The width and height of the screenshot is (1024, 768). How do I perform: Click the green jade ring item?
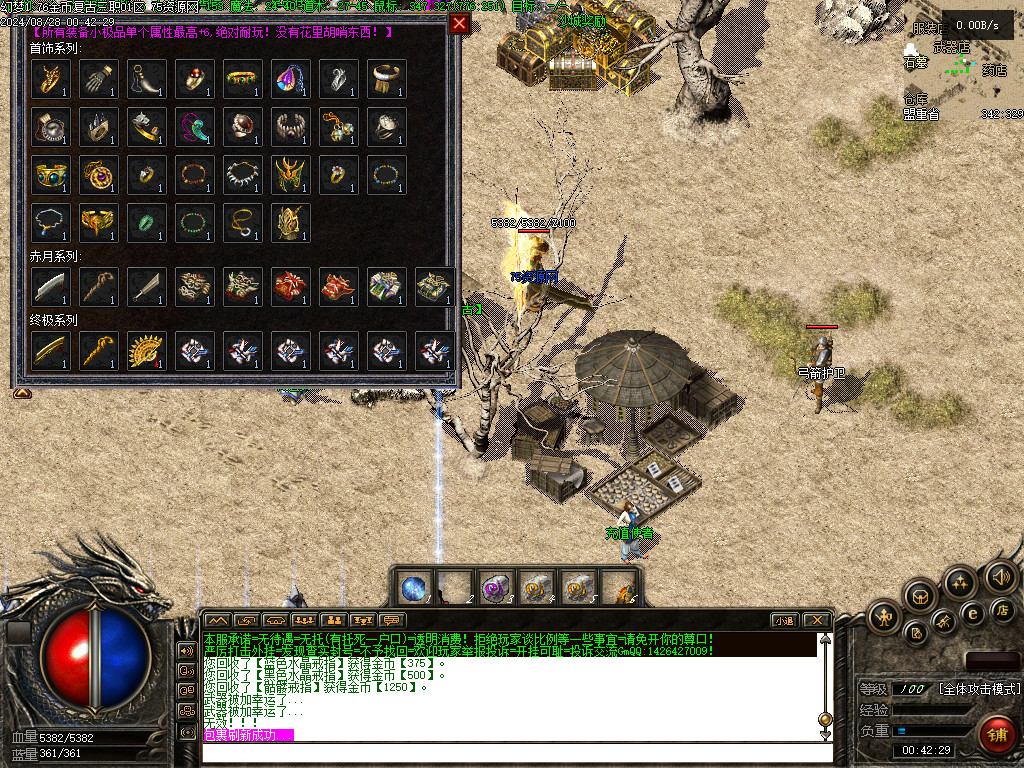click(x=147, y=223)
